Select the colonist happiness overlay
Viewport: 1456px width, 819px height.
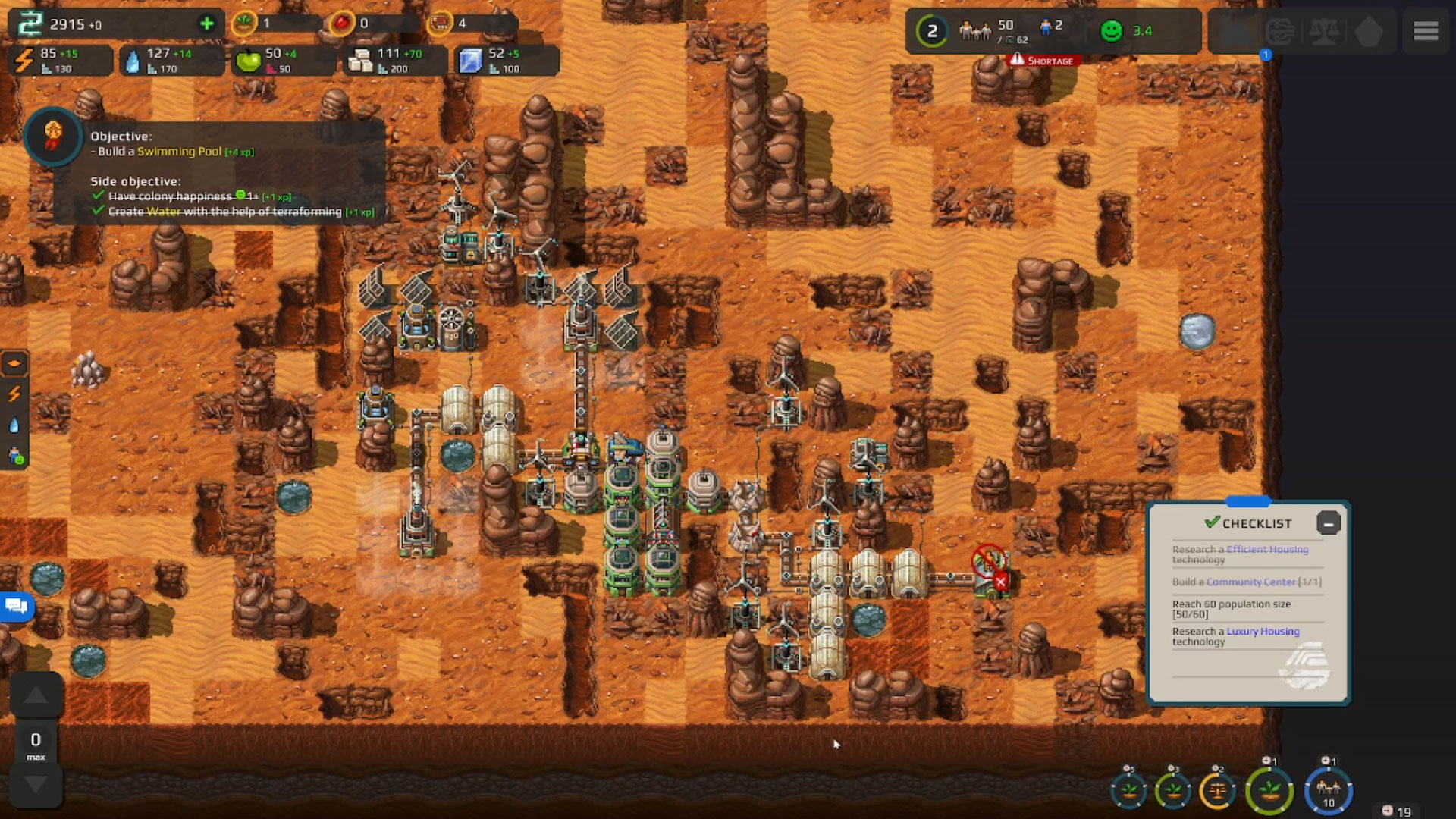click(x=14, y=455)
